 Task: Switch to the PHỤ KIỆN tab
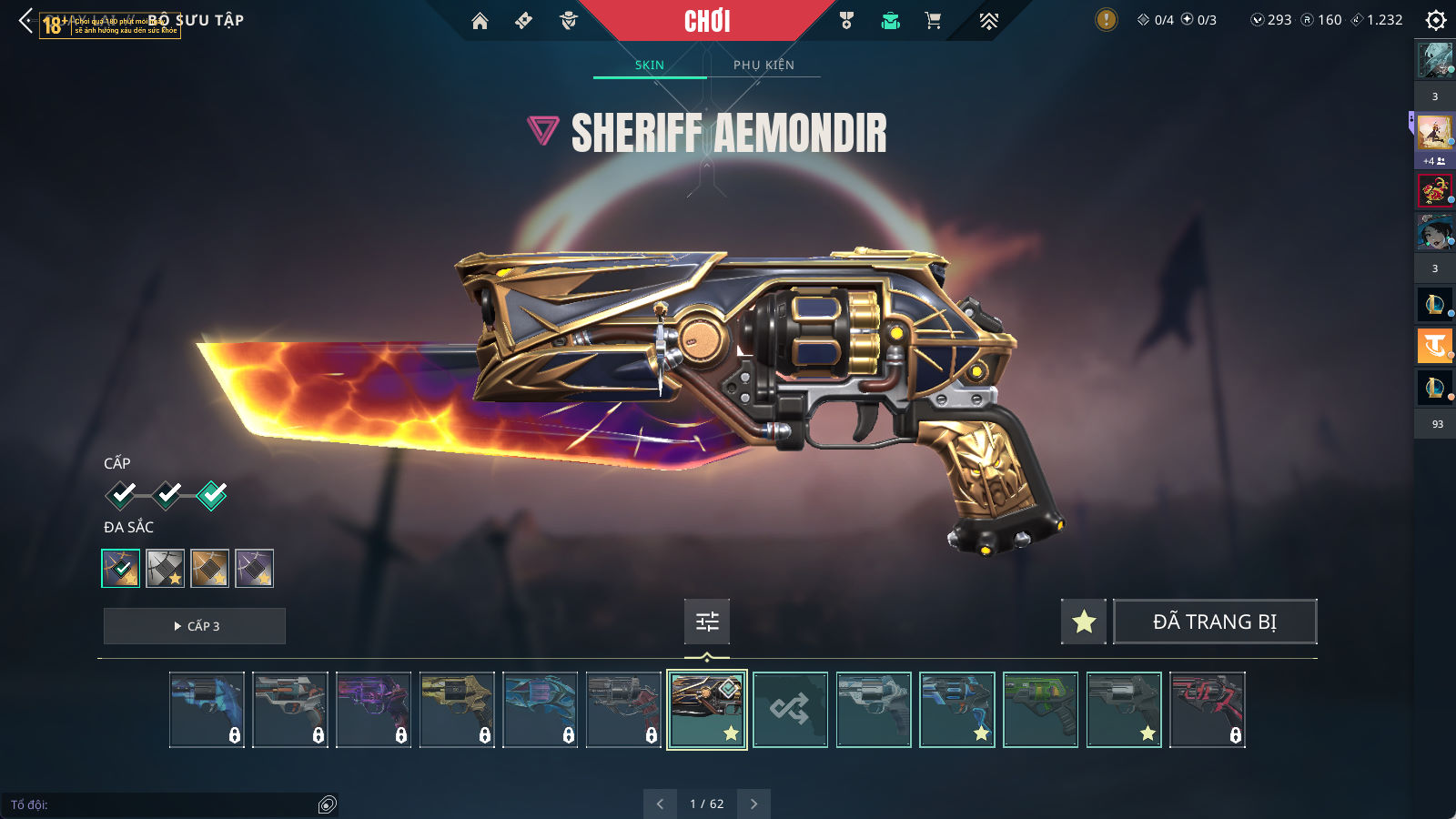coord(763,65)
